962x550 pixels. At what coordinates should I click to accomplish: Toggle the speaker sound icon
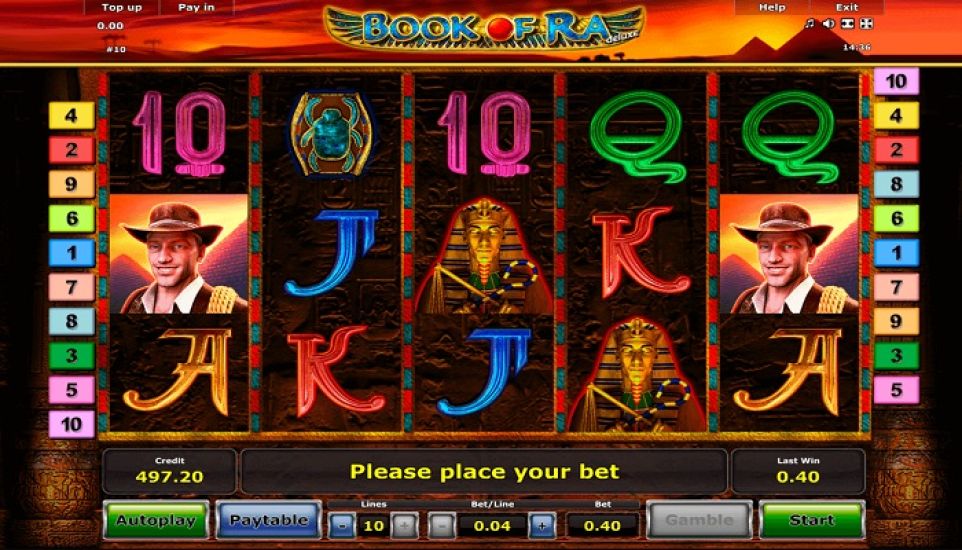click(x=828, y=23)
